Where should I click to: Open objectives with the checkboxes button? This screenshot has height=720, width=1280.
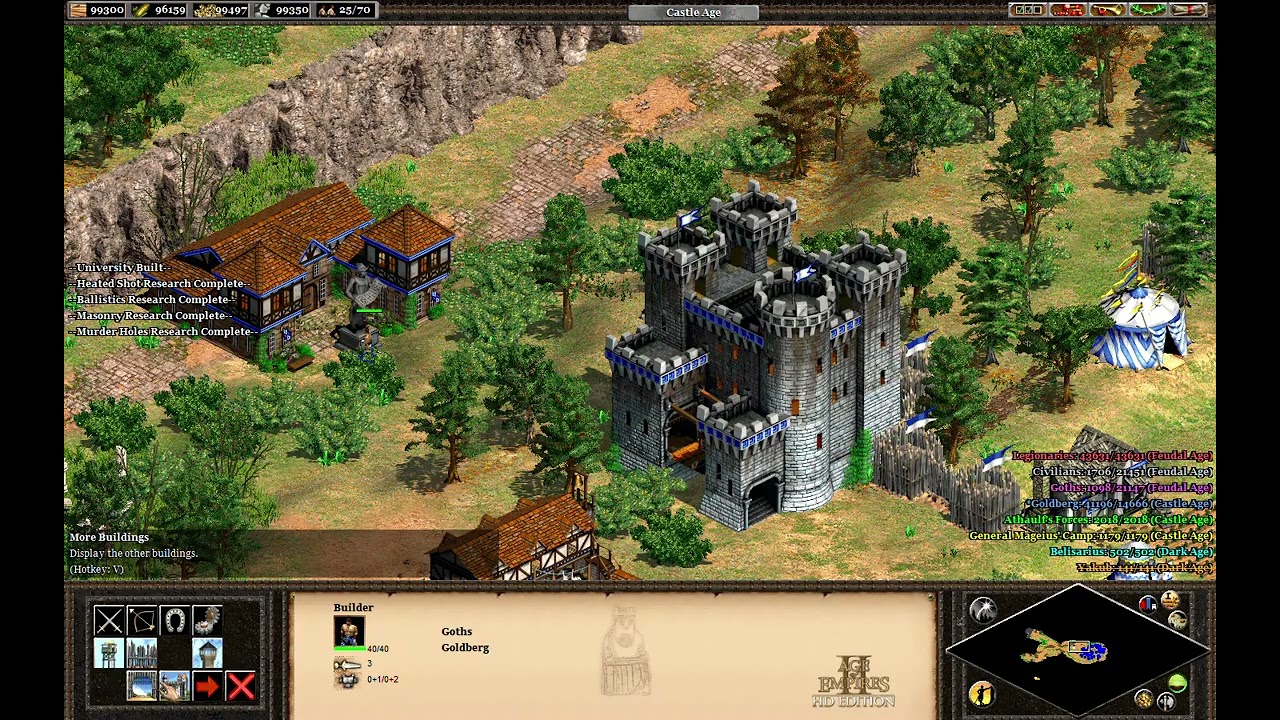[1028, 10]
